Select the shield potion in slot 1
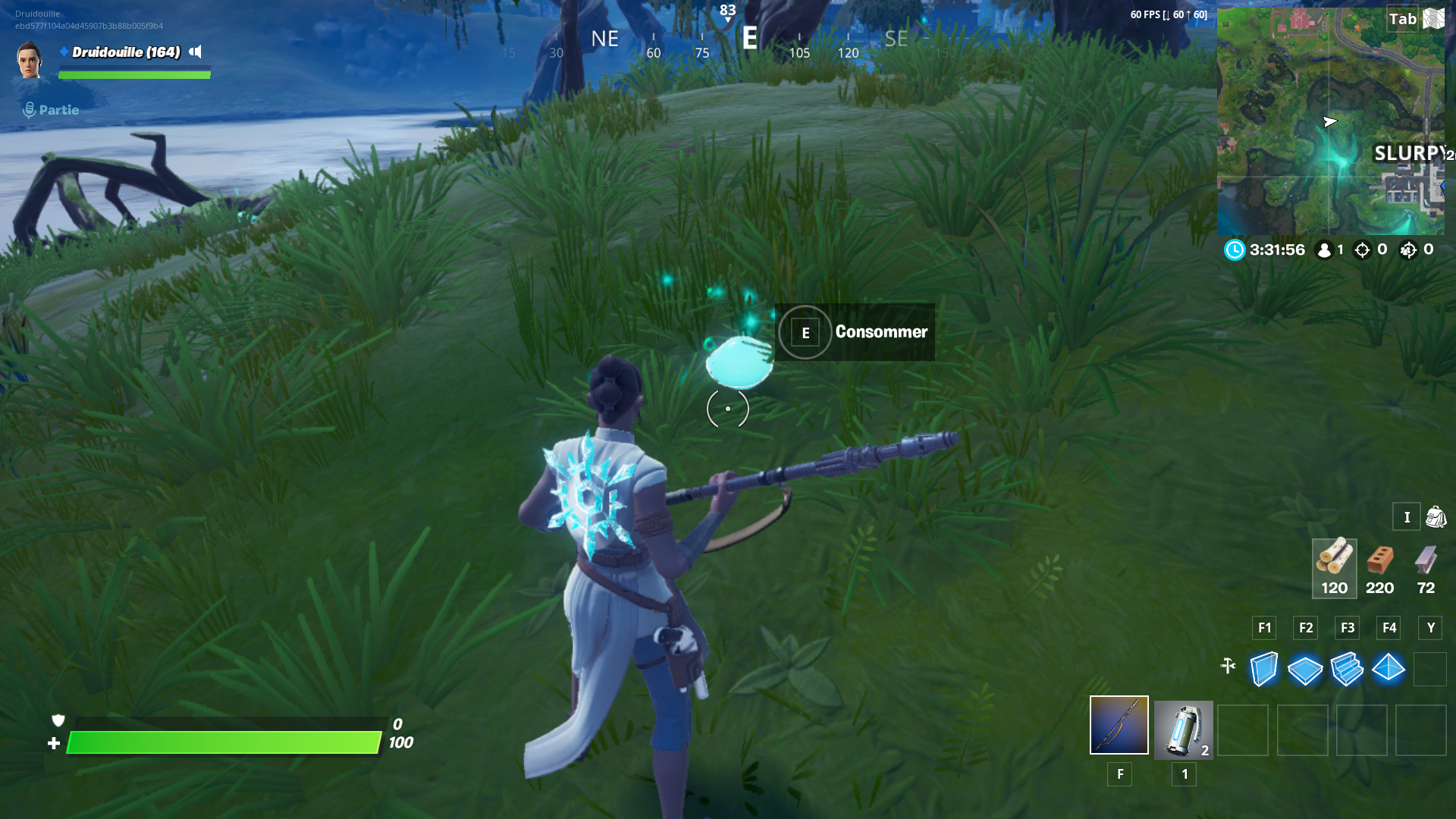 [1182, 729]
